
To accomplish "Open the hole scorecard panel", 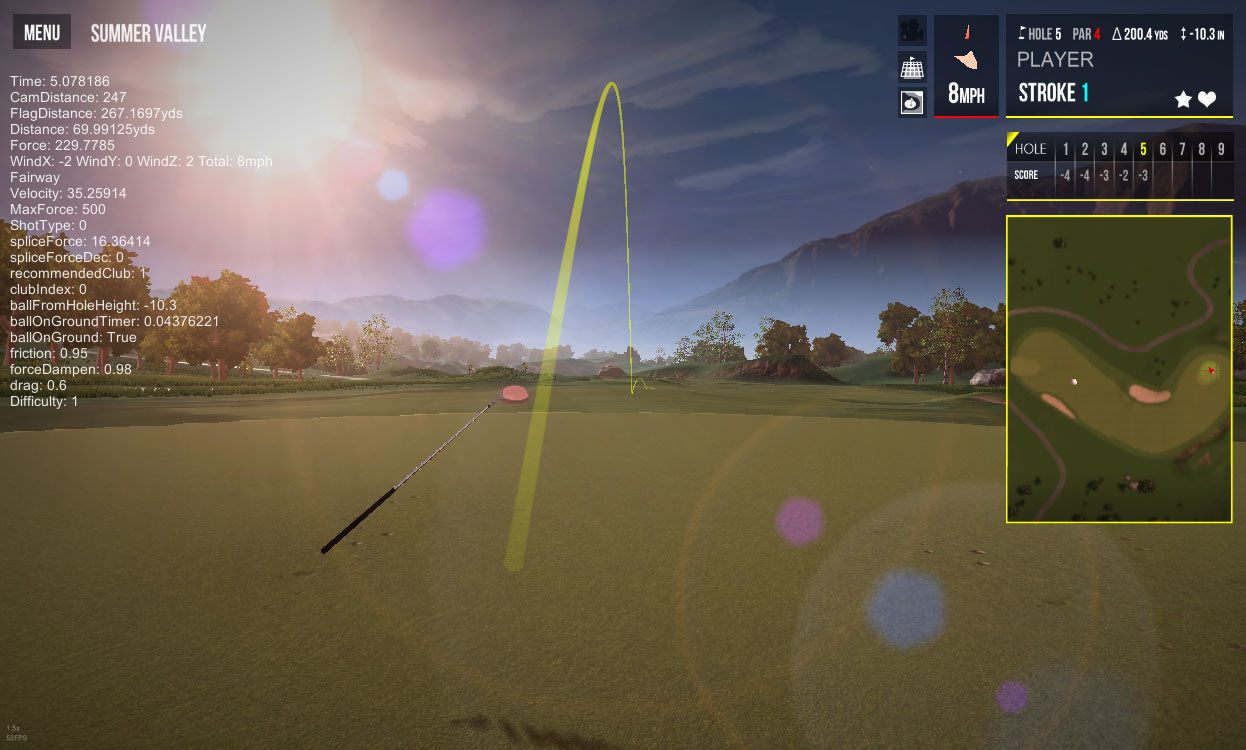I will (x=1118, y=164).
